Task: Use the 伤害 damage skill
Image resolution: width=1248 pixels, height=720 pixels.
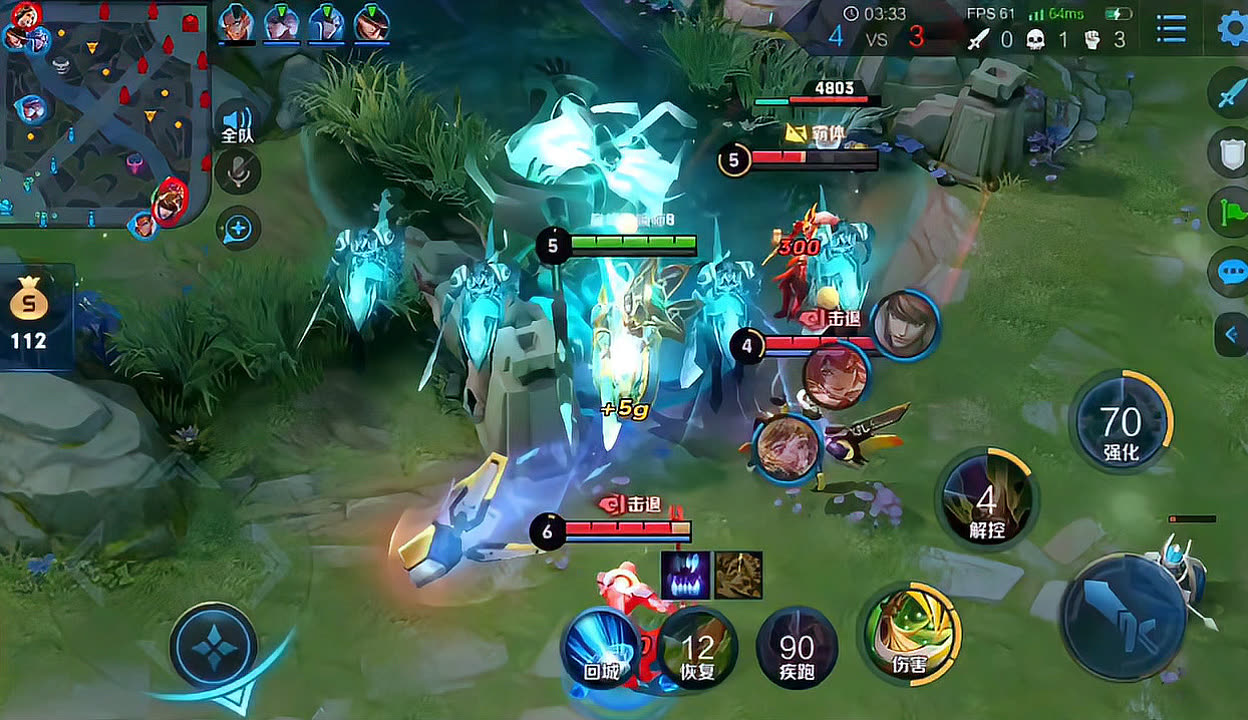Action: tap(910, 634)
